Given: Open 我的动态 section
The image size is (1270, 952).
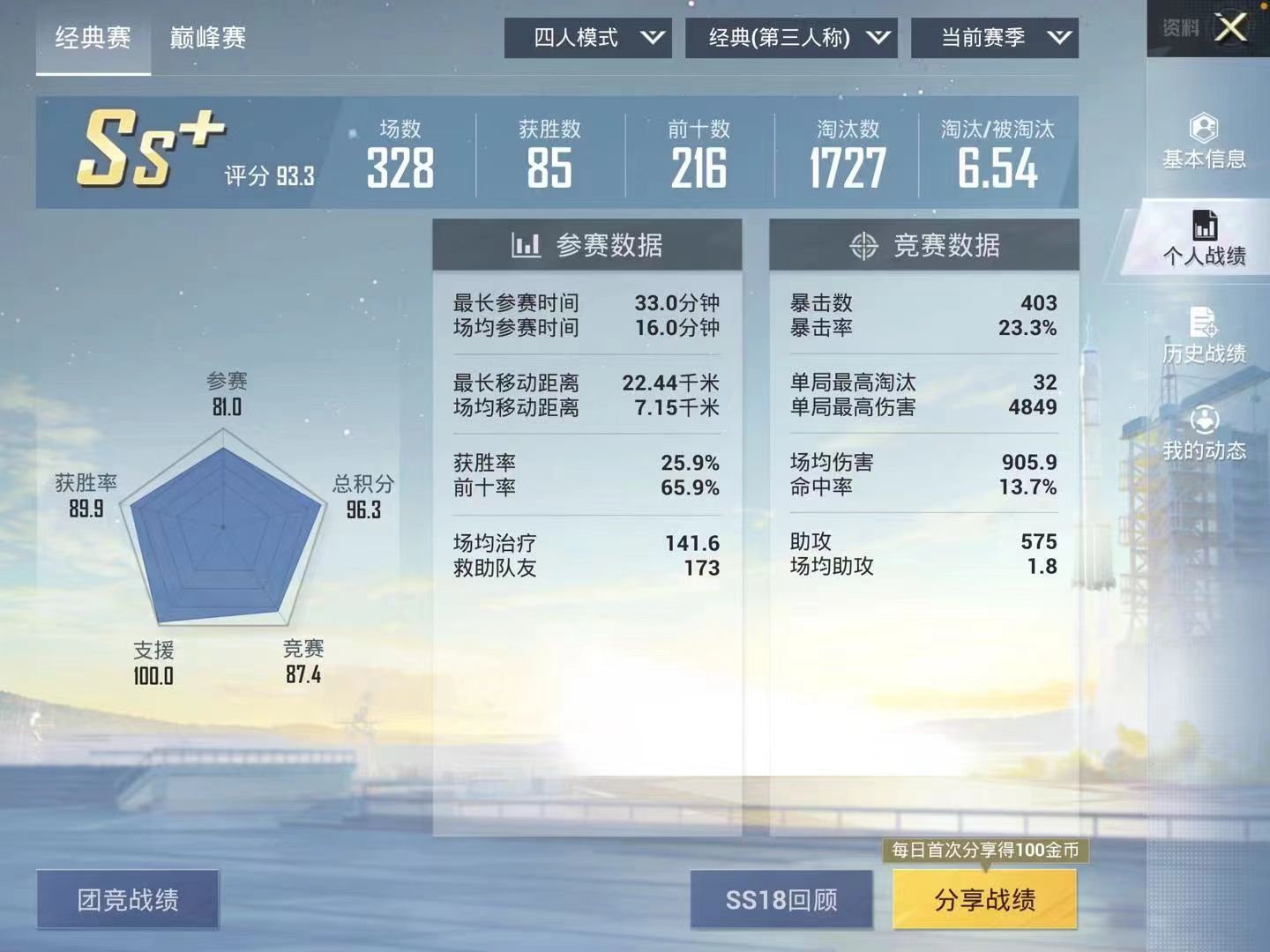Looking at the screenshot, I should click(1204, 434).
